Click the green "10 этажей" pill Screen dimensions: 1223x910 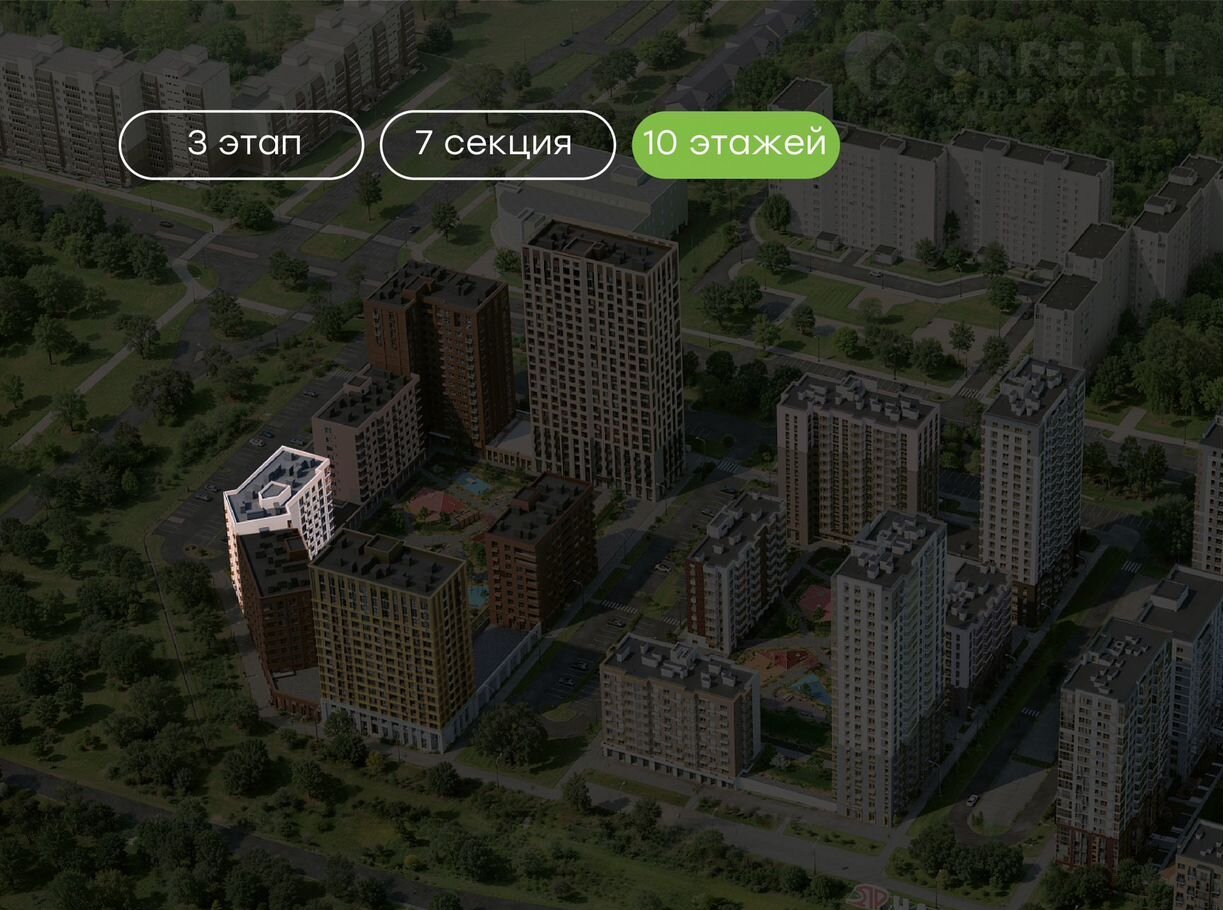tap(735, 144)
